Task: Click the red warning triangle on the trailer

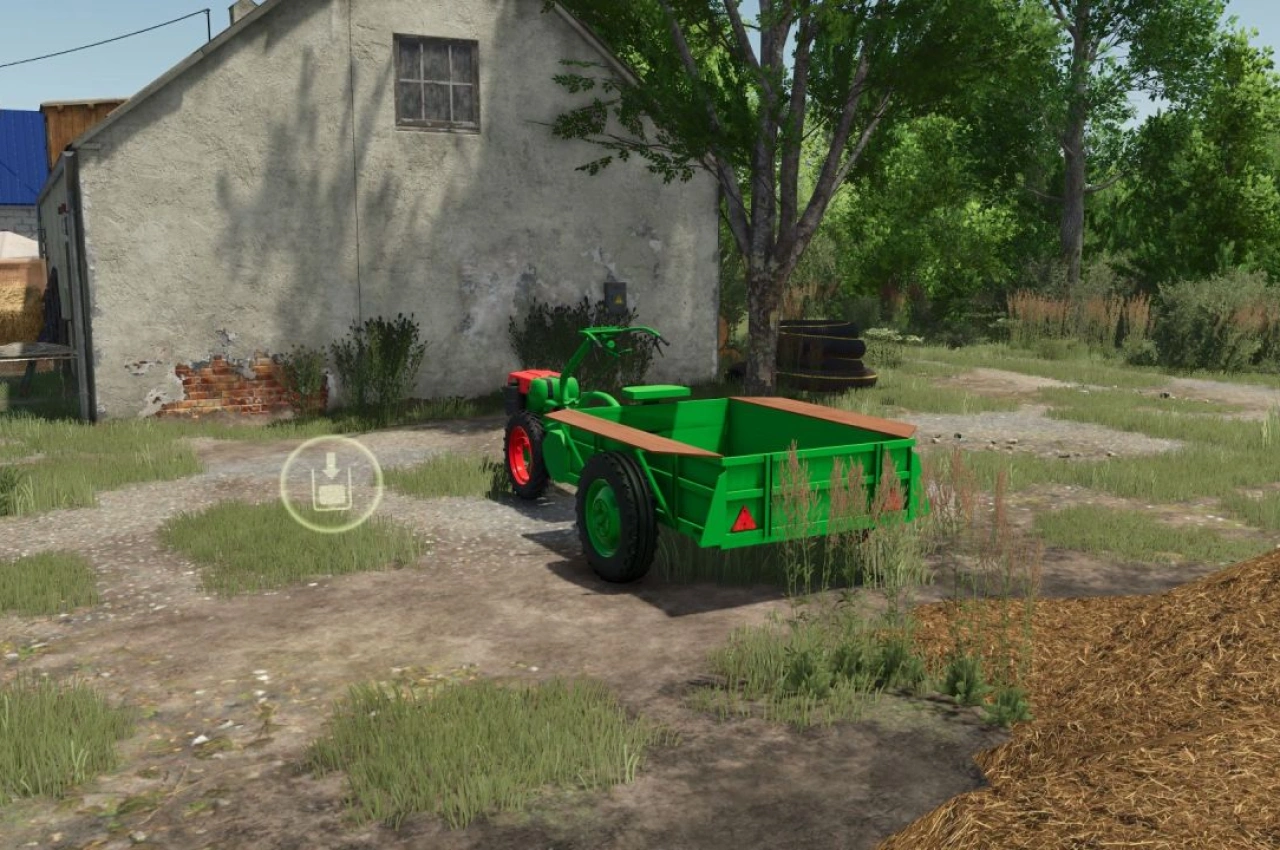Action: 744,518
